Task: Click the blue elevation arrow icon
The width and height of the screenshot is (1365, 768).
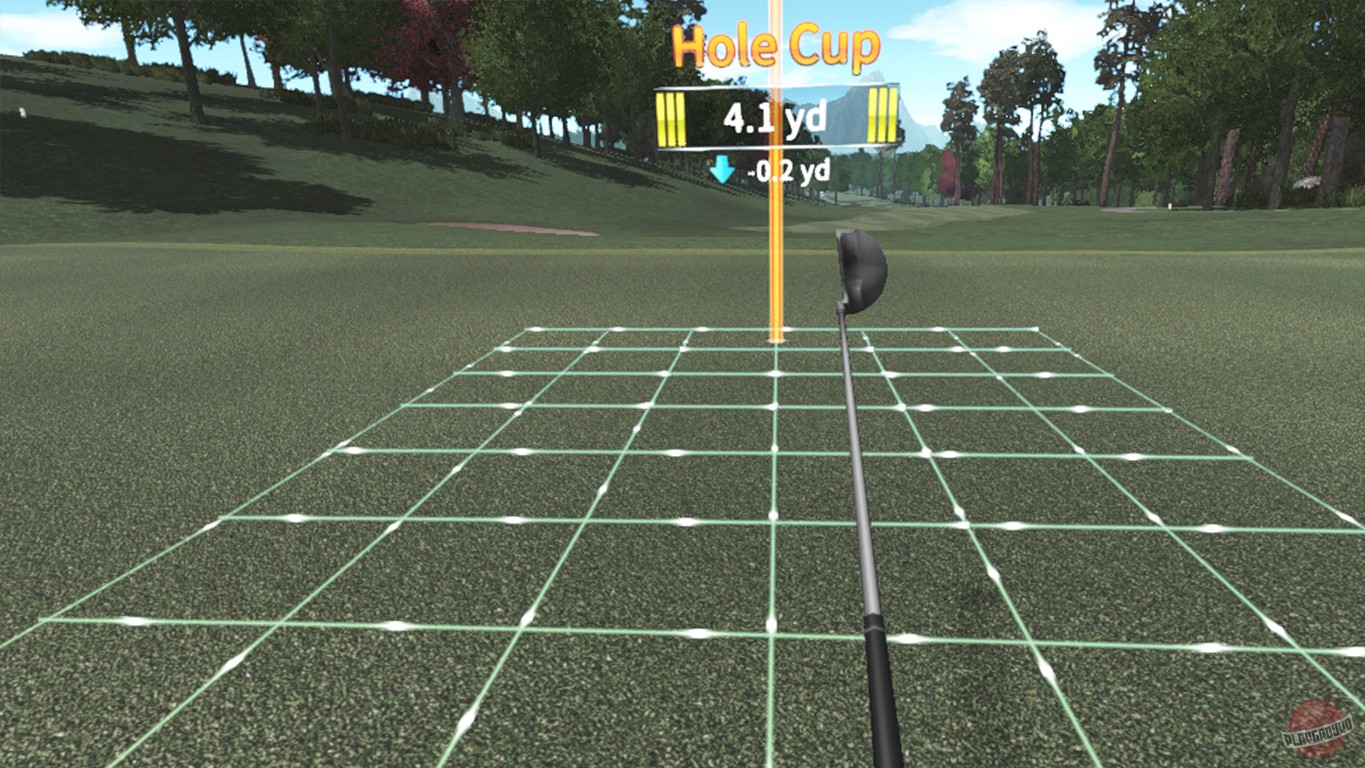Action: pos(720,170)
